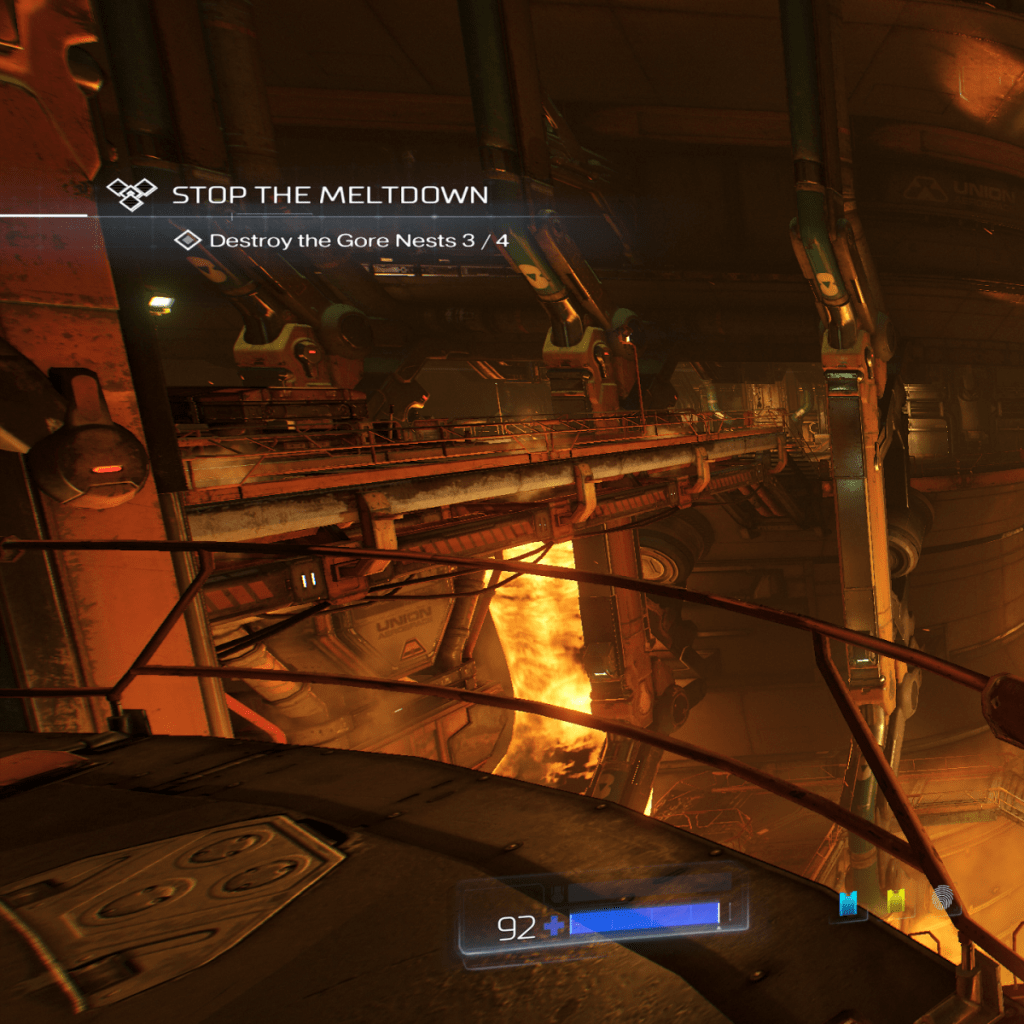Select the Stop the Meltdown mission objective
This screenshot has width=1024, height=1024.
[x=329, y=194]
